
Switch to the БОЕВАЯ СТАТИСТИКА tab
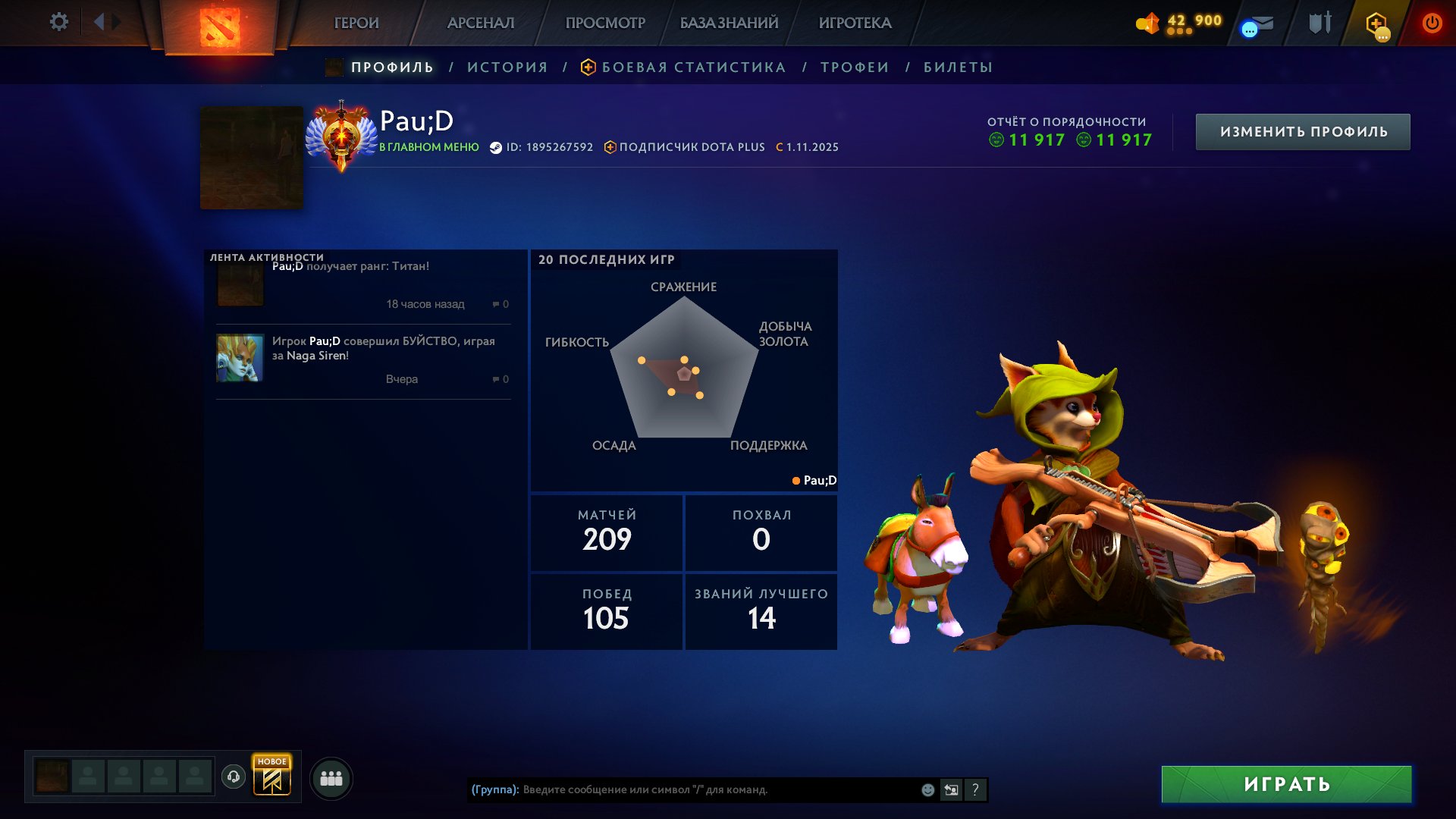coord(693,67)
